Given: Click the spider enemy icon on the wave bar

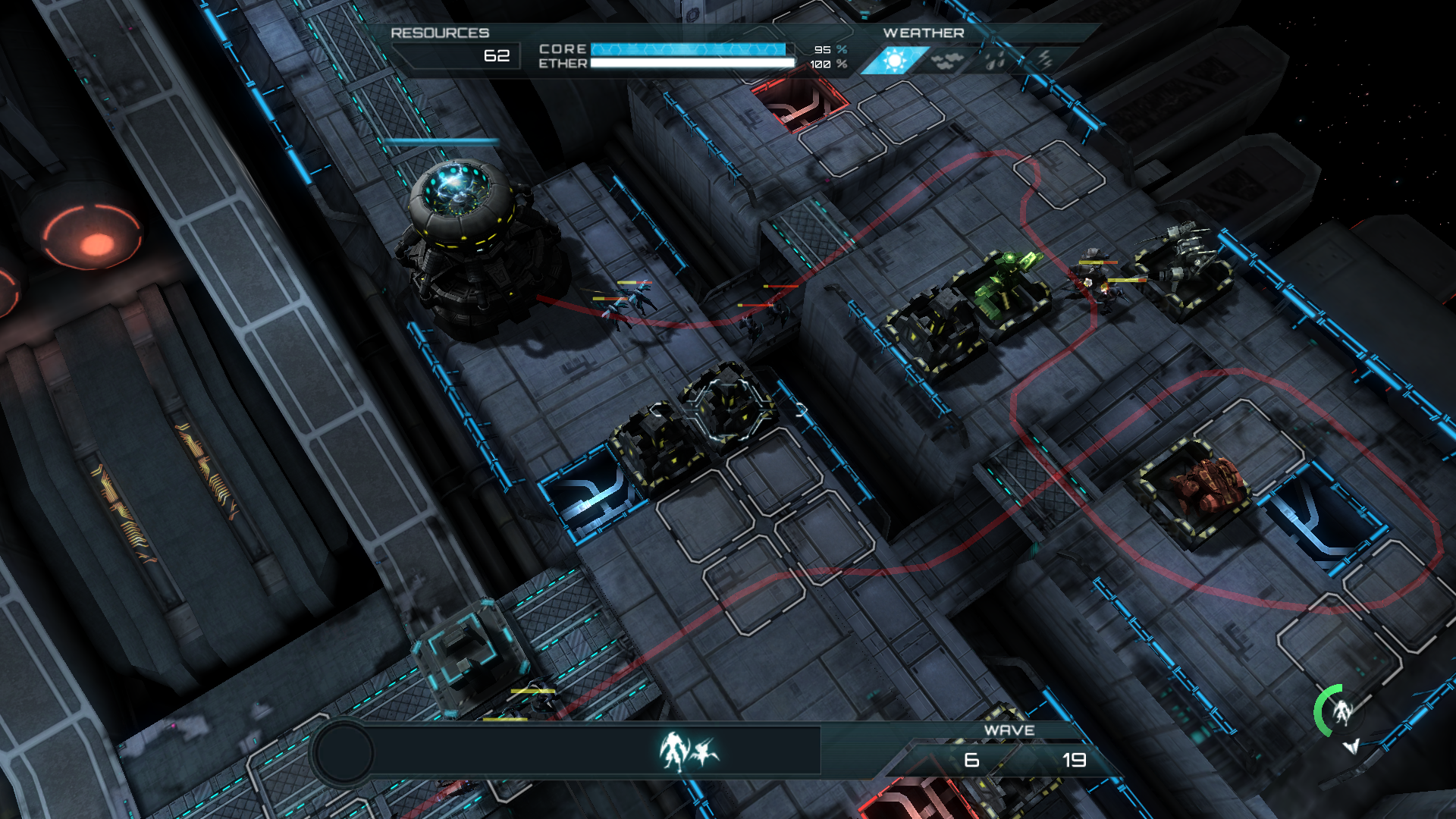Looking at the screenshot, I should click(705, 752).
